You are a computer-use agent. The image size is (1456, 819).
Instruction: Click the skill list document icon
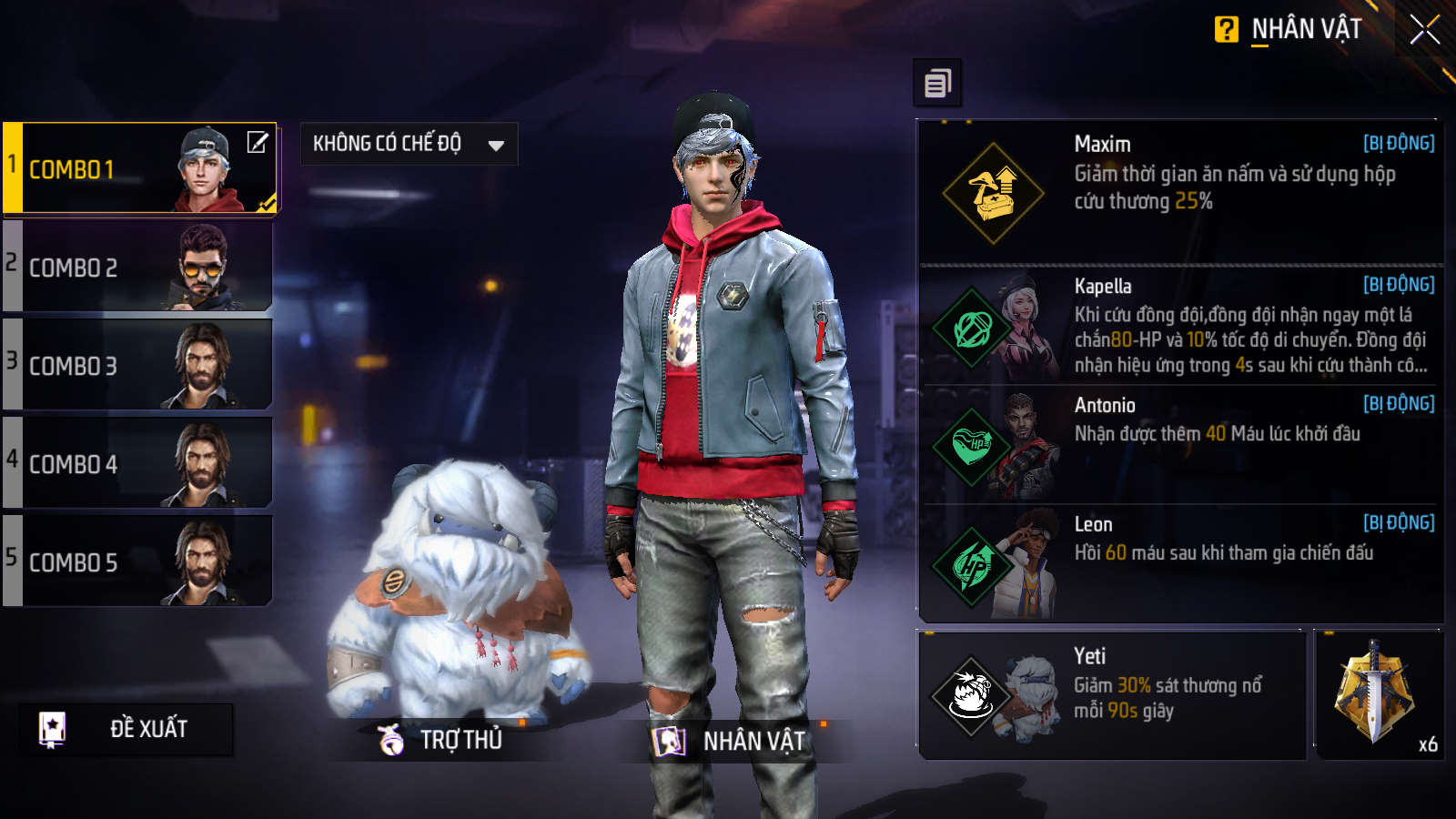point(937,84)
